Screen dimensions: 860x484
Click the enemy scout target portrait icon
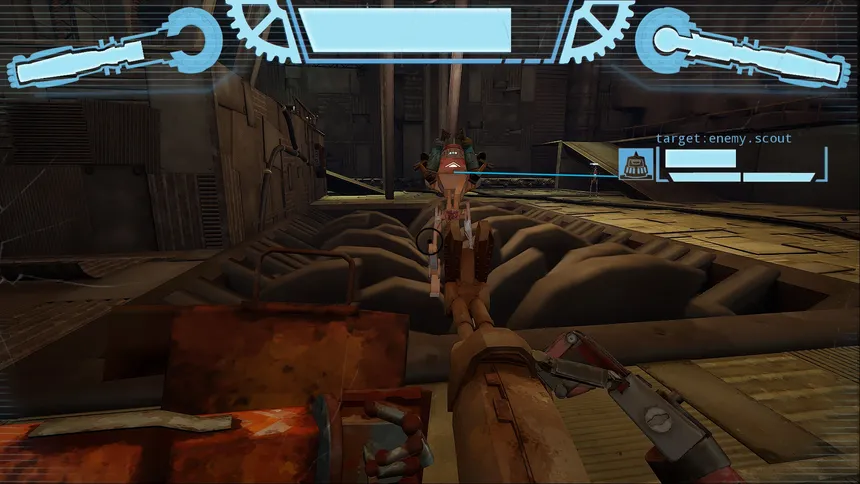point(636,163)
